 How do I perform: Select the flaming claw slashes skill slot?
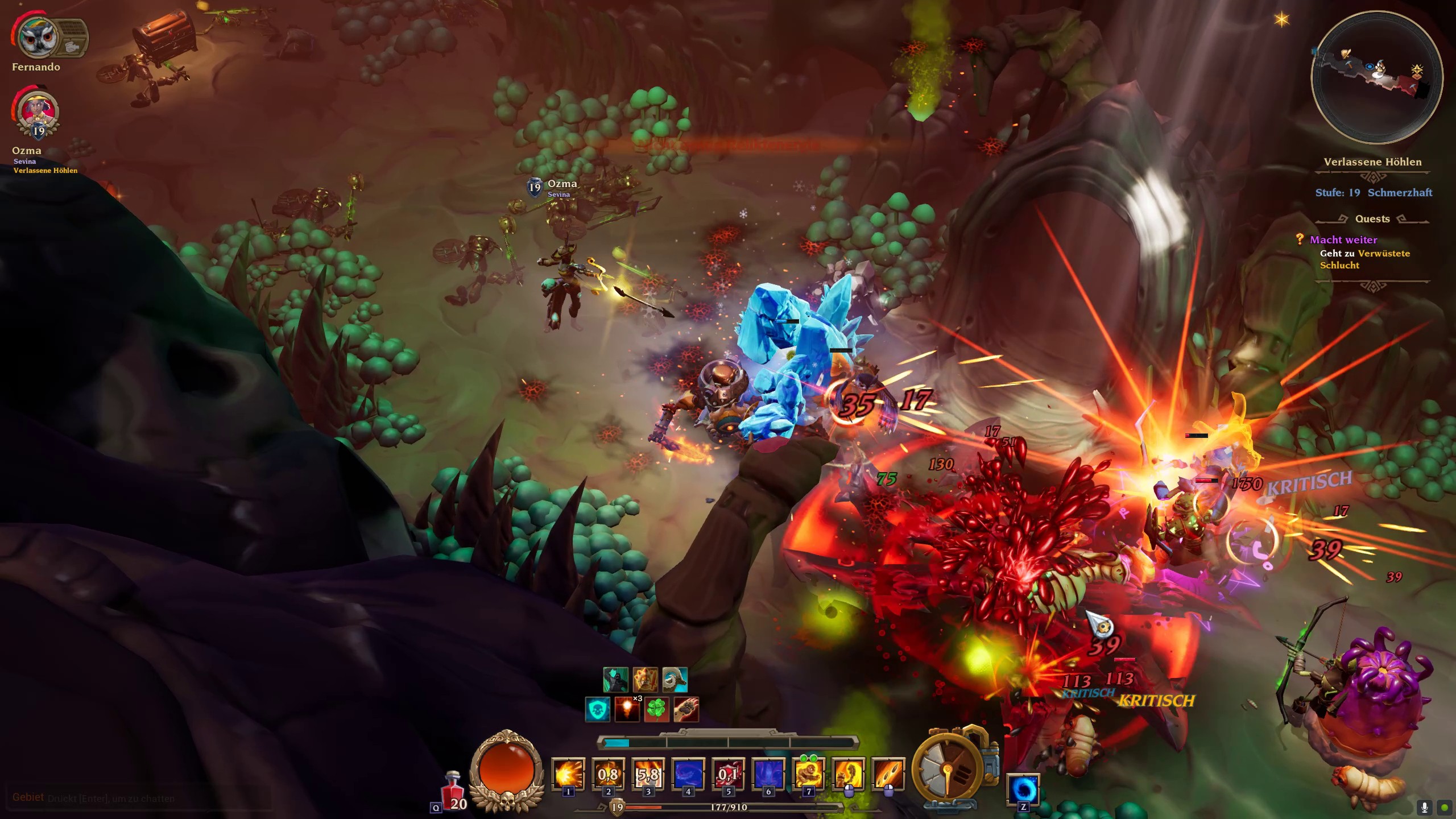click(x=888, y=775)
